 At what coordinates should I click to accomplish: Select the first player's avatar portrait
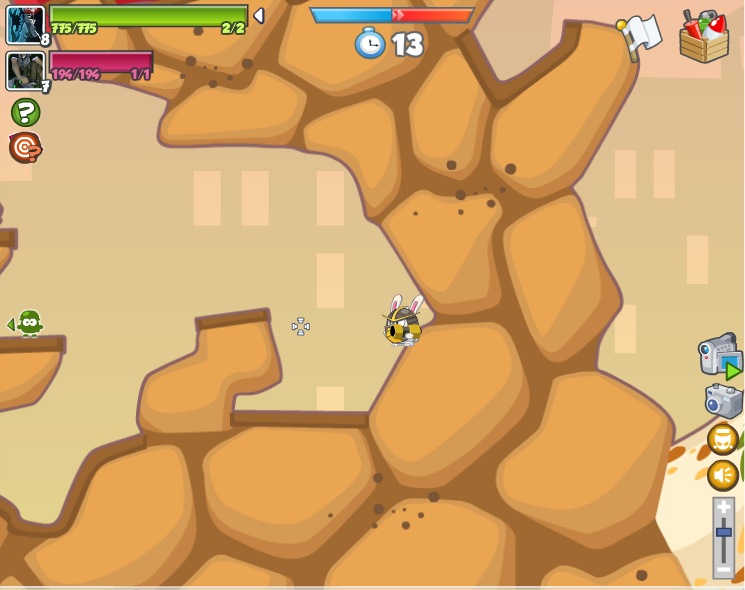pos(25,25)
